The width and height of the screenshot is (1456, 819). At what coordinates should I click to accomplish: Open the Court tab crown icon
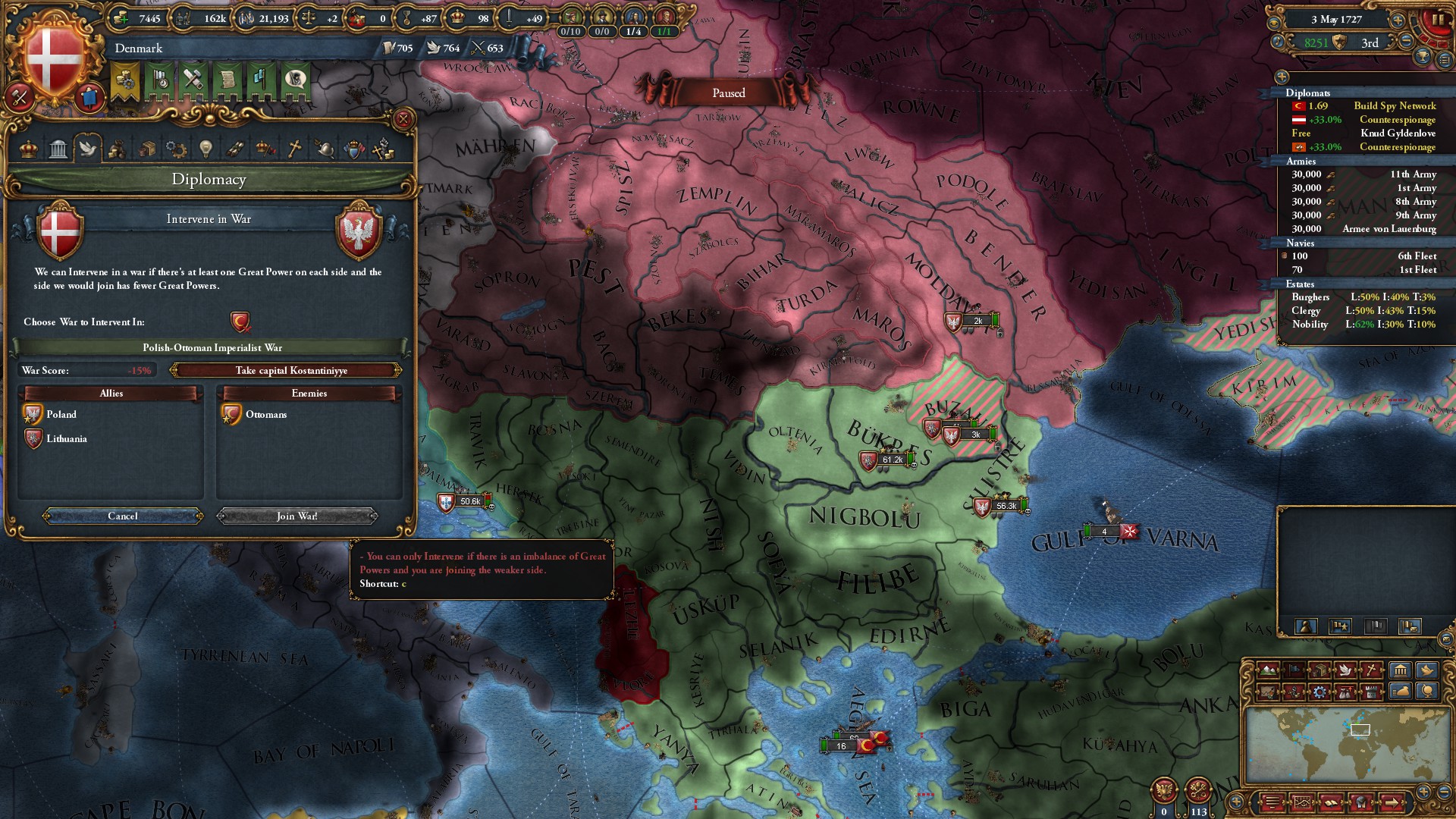[x=27, y=149]
